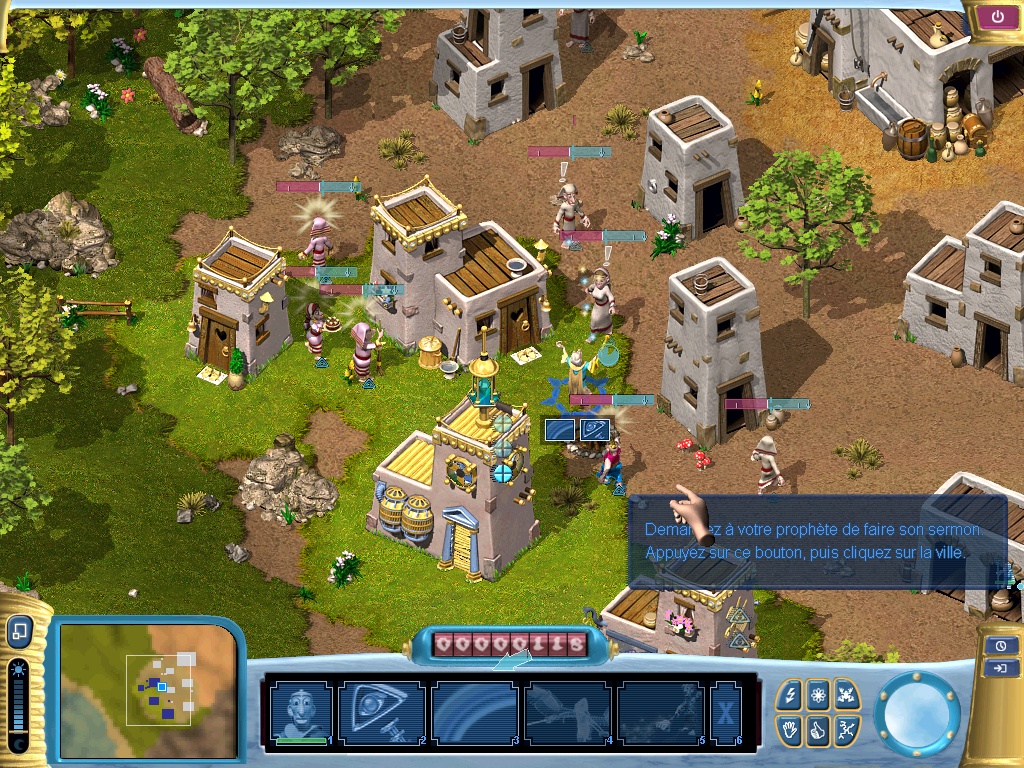1024x768 pixels.
Task: Choose the pointing finger action
Action: point(819,729)
